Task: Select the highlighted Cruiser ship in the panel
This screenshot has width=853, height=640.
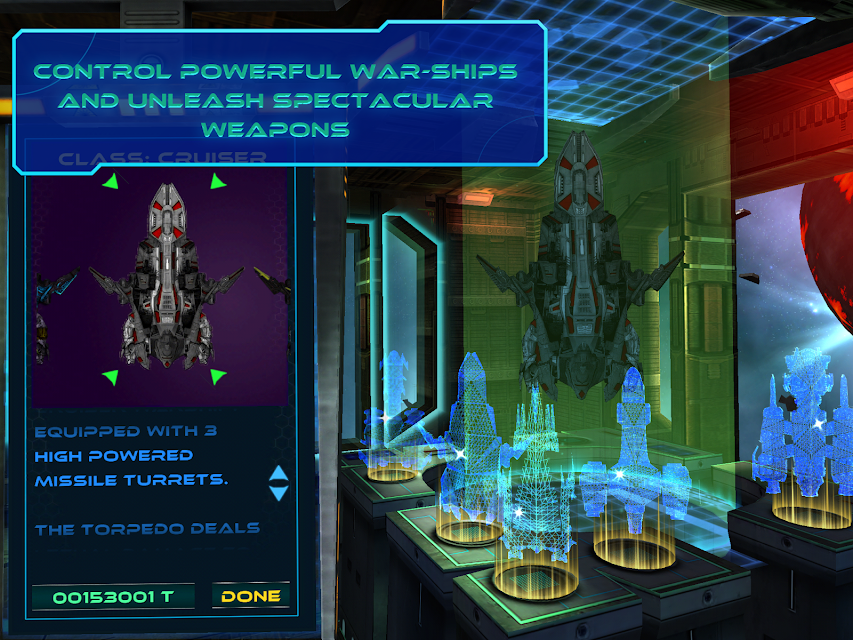Action: (x=165, y=280)
